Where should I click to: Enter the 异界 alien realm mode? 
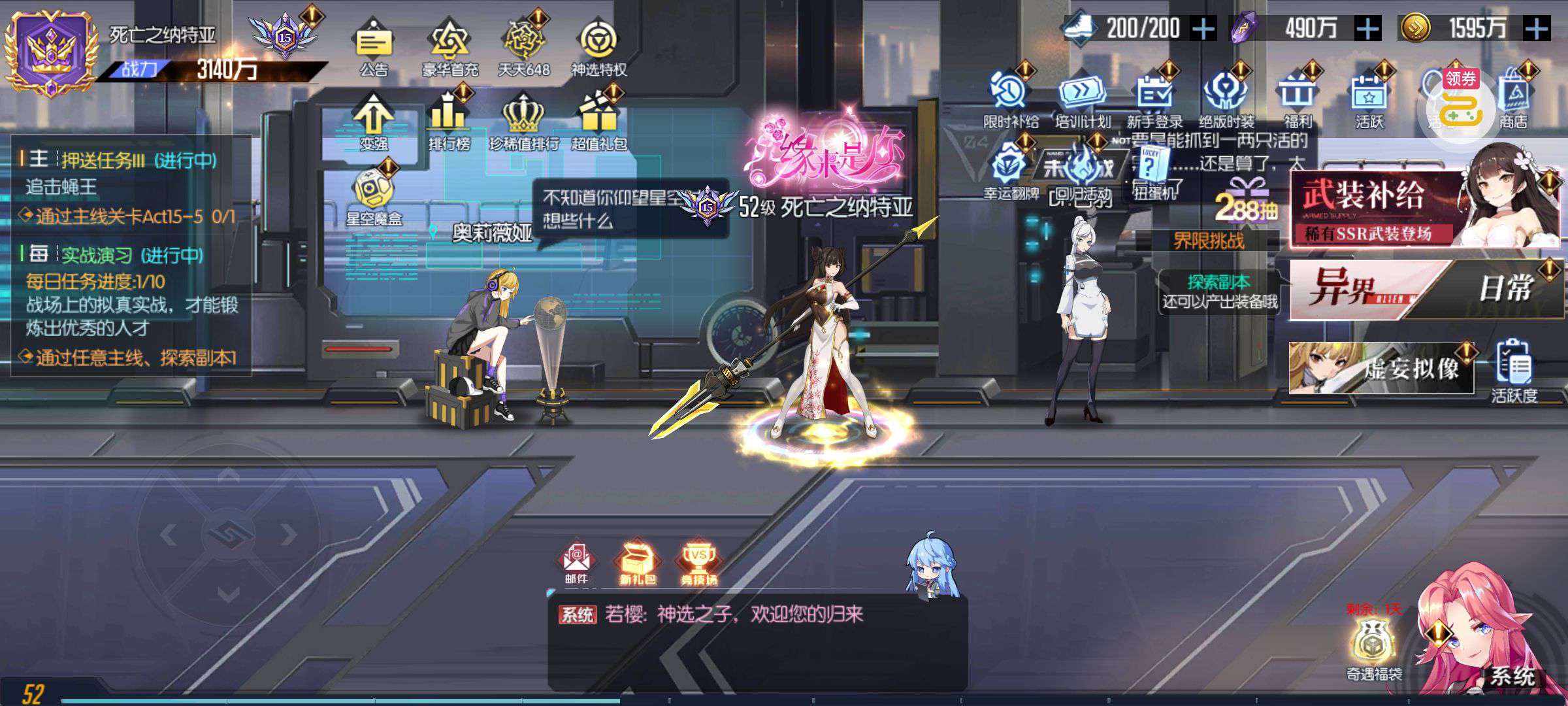click(x=1352, y=290)
